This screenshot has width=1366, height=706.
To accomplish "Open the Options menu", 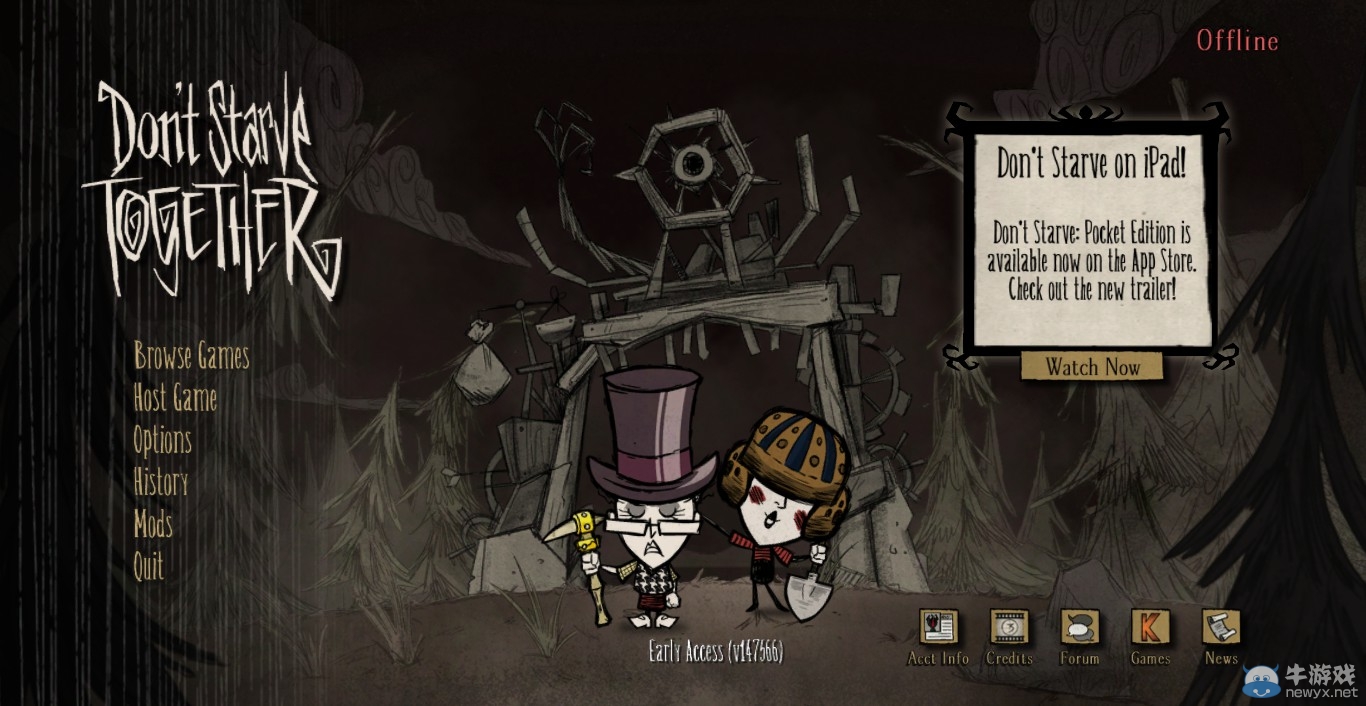I will click(x=162, y=440).
